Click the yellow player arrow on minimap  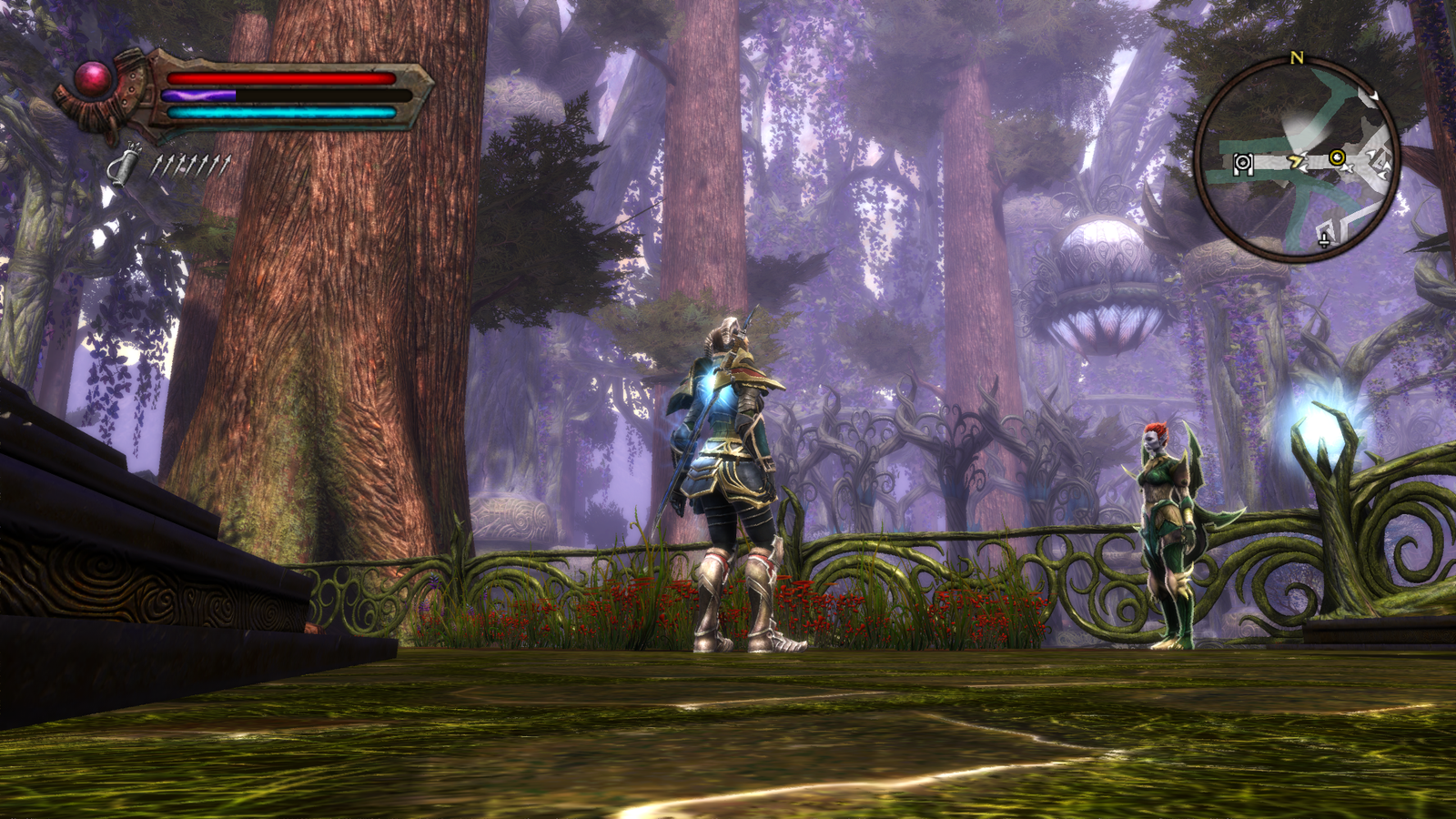click(x=1296, y=162)
